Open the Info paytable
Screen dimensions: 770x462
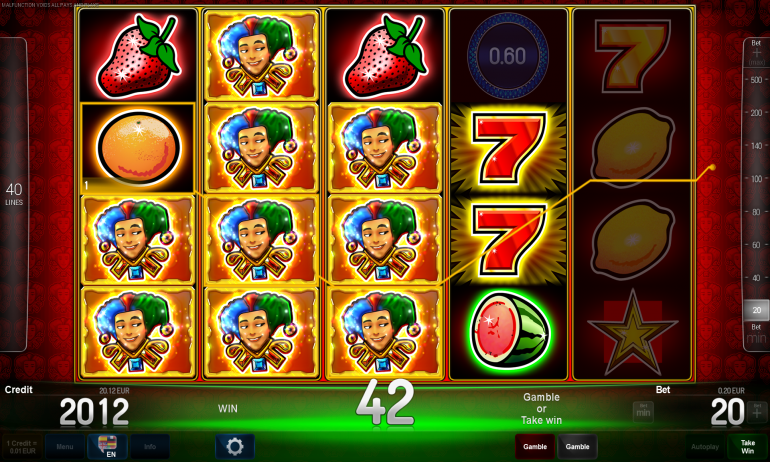[x=149, y=446]
